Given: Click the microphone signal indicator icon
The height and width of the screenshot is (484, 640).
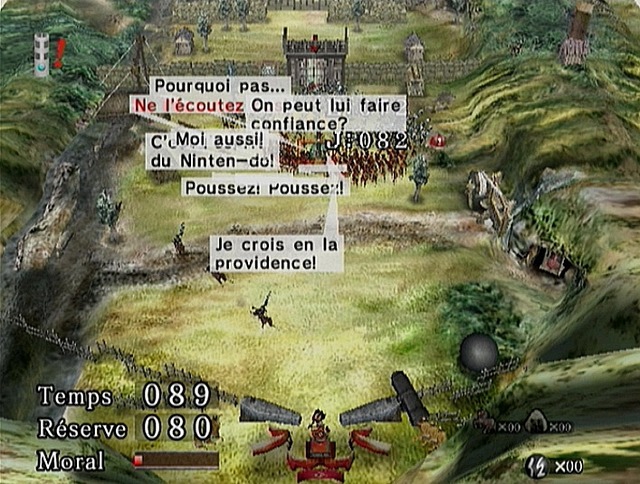Looking at the screenshot, I should pyautogui.click(x=41, y=56).
